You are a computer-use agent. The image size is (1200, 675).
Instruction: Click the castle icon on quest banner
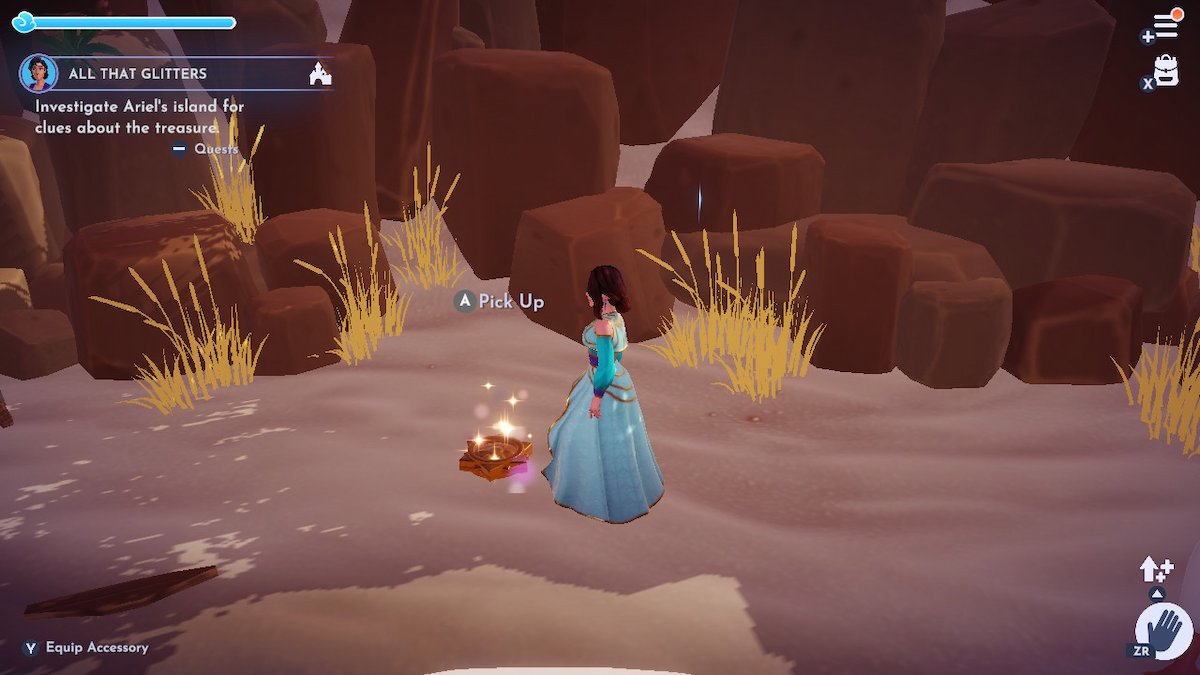pyautogui.click(x=320, y=74)
